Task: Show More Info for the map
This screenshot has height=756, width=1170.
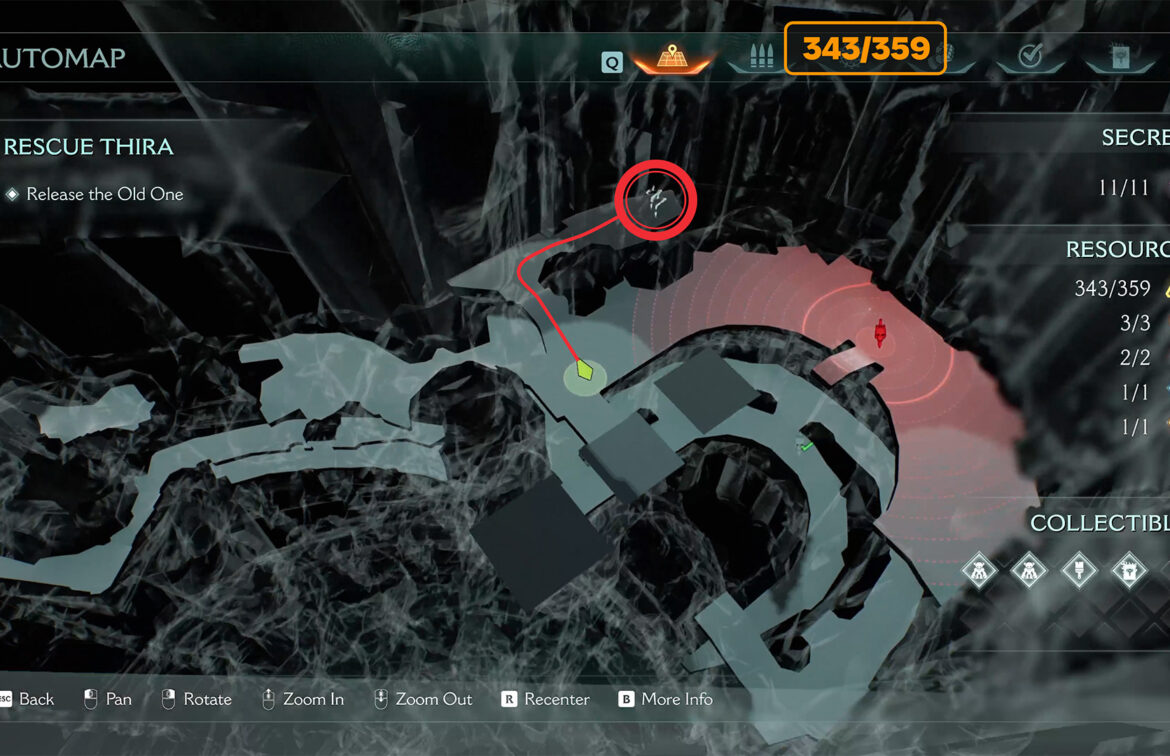Action: pos(665,699)
